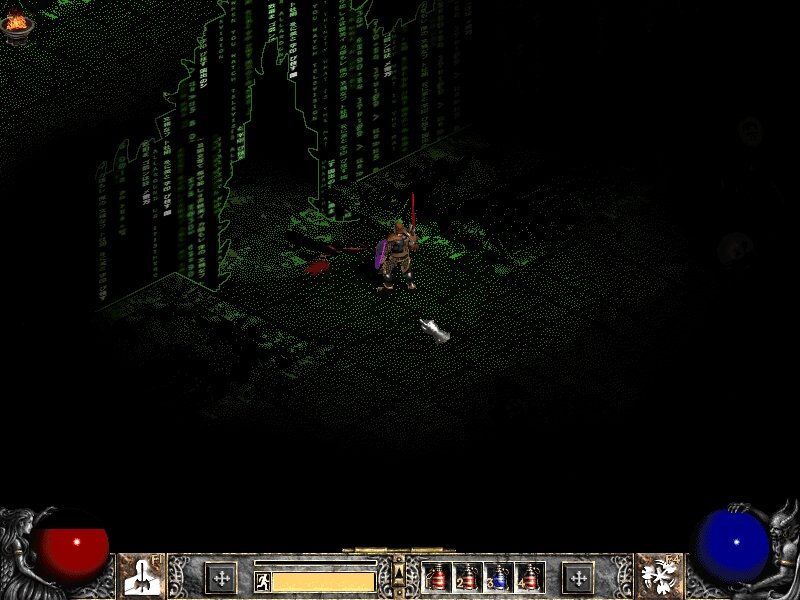This screenshot has height=600, width=800.
Task: Click the cross button beside the potion belt
Action: (x=578, y=577)
